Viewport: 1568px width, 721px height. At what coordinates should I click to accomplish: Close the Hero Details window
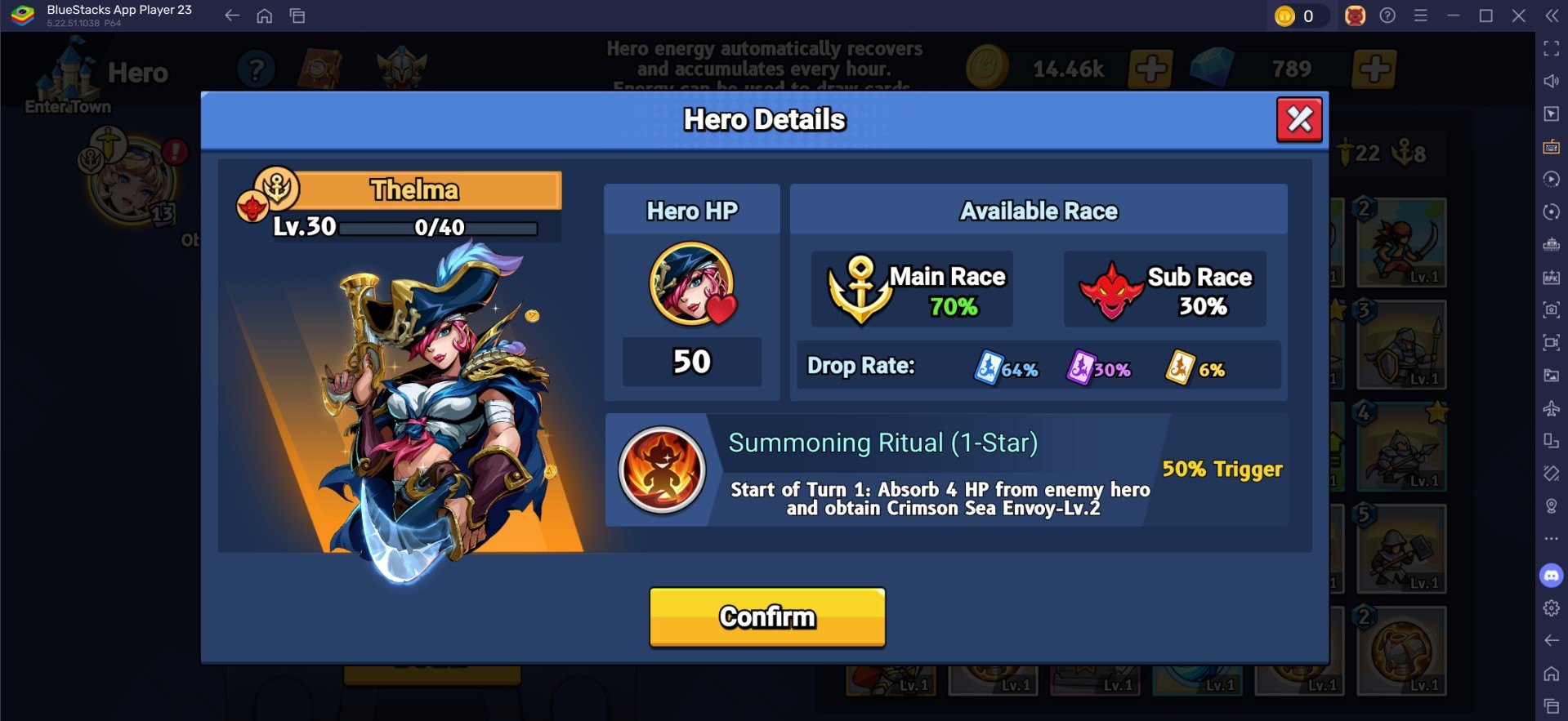pyautogui.click(x=1298, y=120)
